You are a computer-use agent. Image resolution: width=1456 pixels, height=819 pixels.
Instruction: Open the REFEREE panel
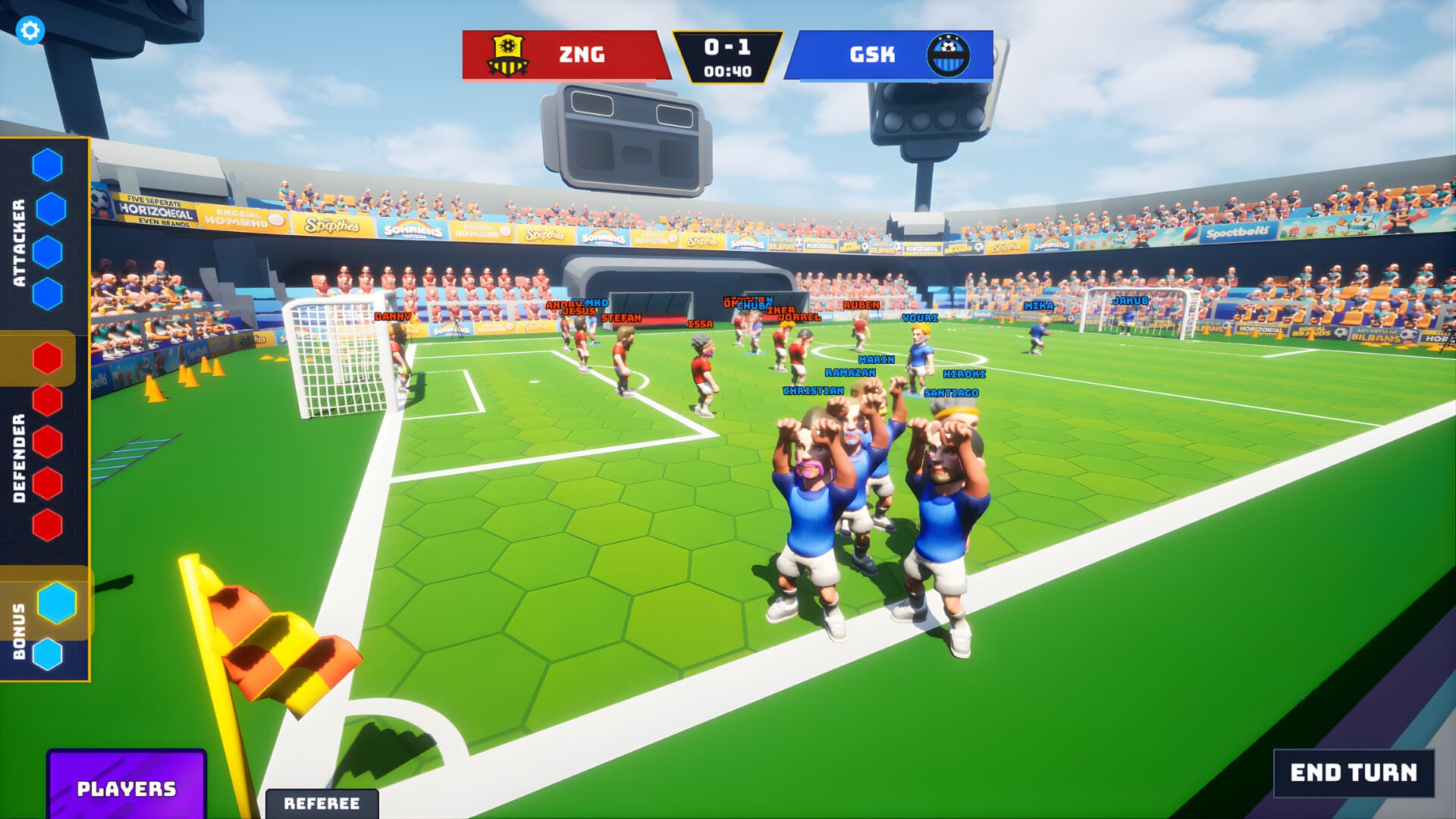click(x=322, y=801)
